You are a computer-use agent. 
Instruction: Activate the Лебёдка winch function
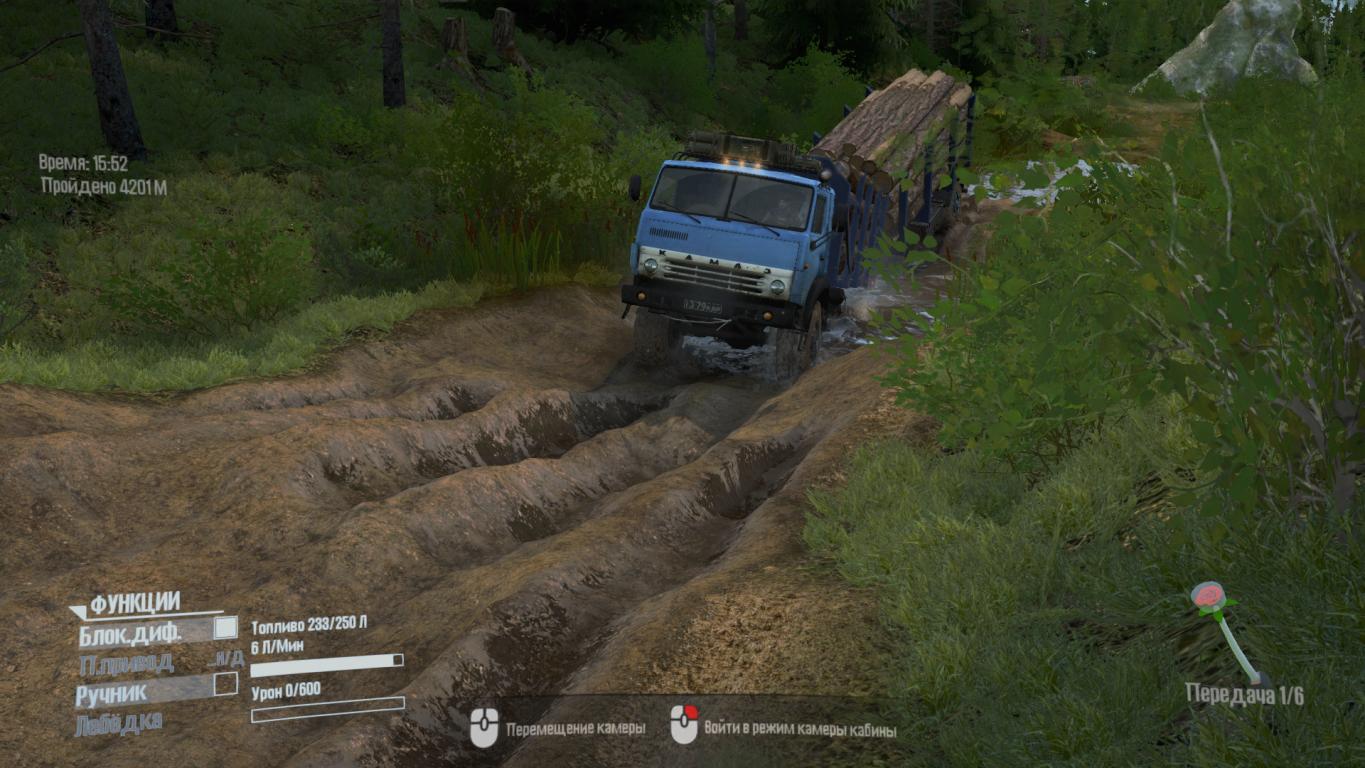(x=118, y=722)
